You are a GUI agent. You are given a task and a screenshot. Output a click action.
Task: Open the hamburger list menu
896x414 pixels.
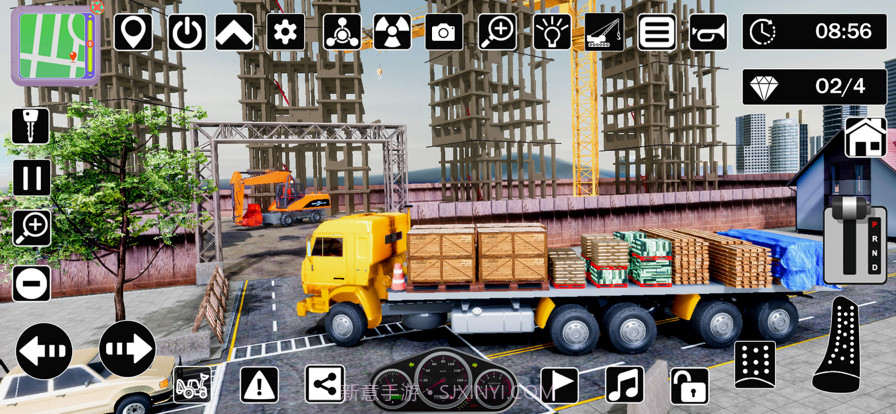pyautogui.click(x=657, y=32)
